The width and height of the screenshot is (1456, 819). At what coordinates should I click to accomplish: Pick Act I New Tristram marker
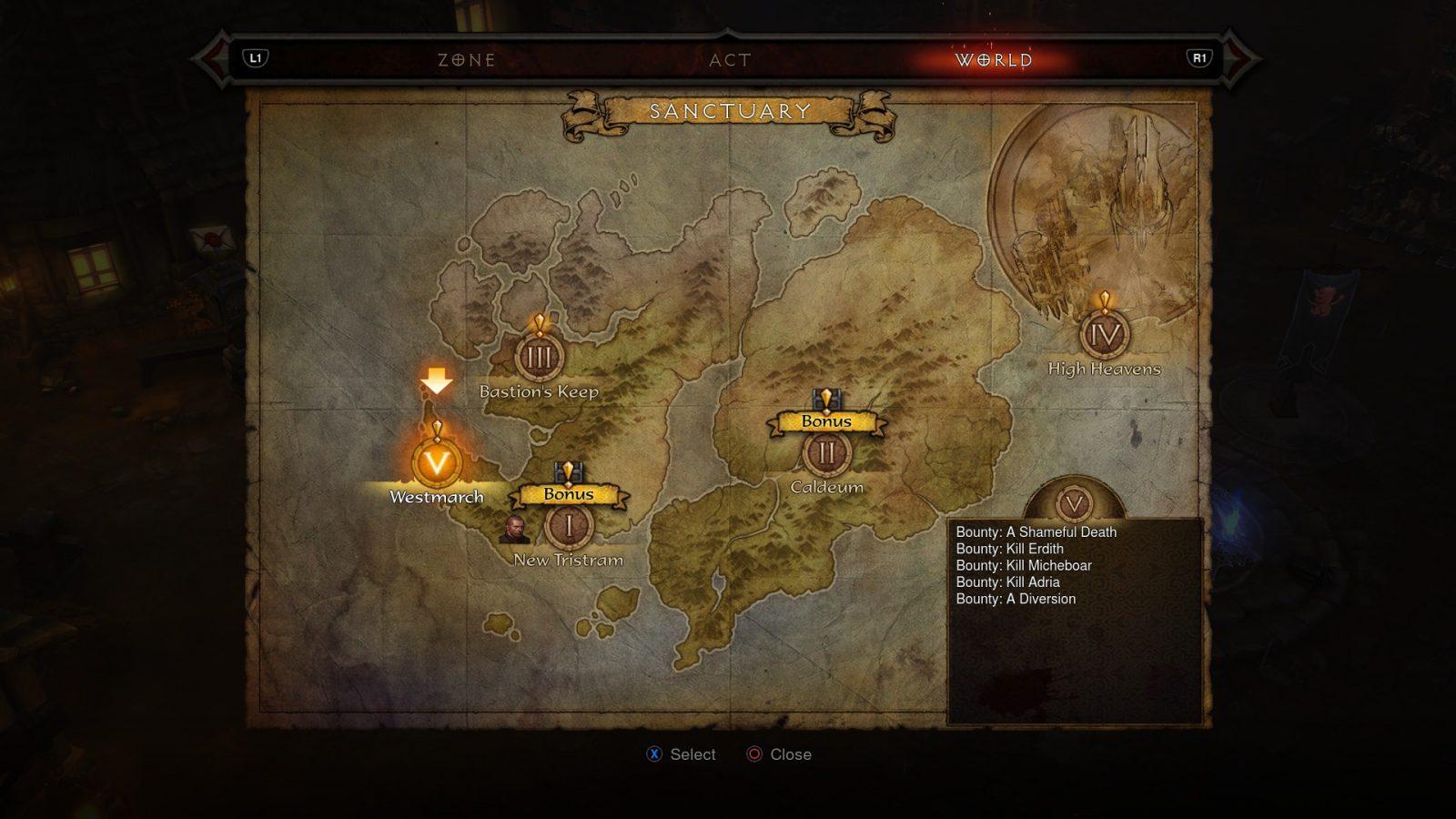569,525
